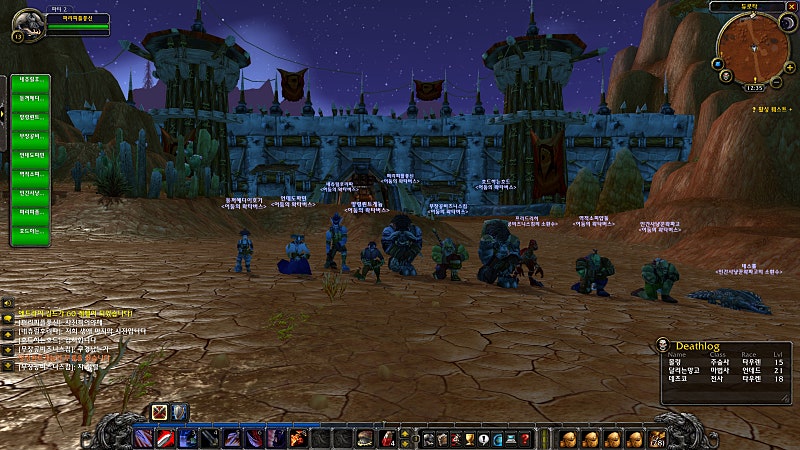The image size is (800, 450).
Task: Open the clock showing 12:35
Action: pos(754,87)
